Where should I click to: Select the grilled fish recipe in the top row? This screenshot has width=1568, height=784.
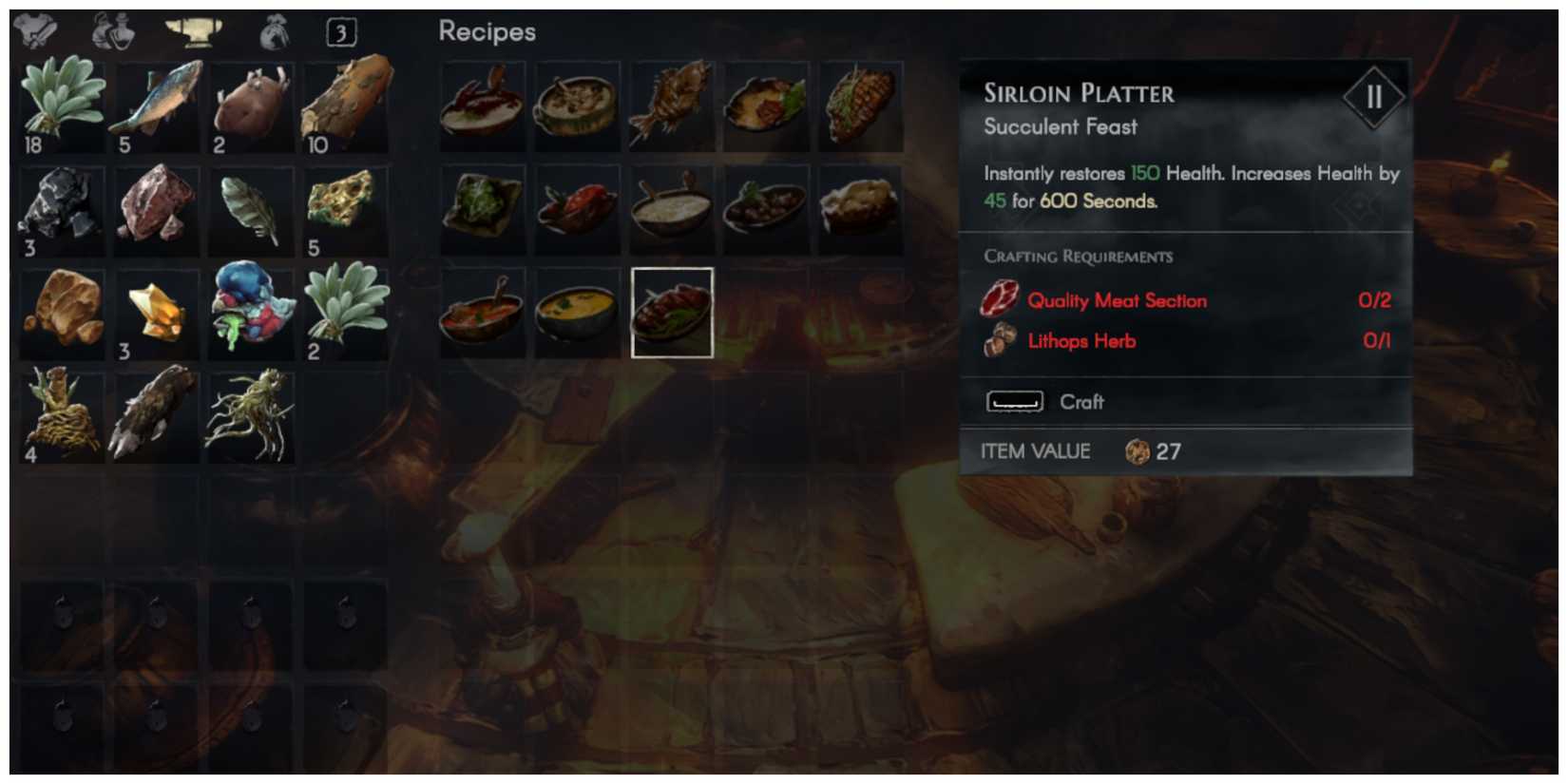[672, 105]
